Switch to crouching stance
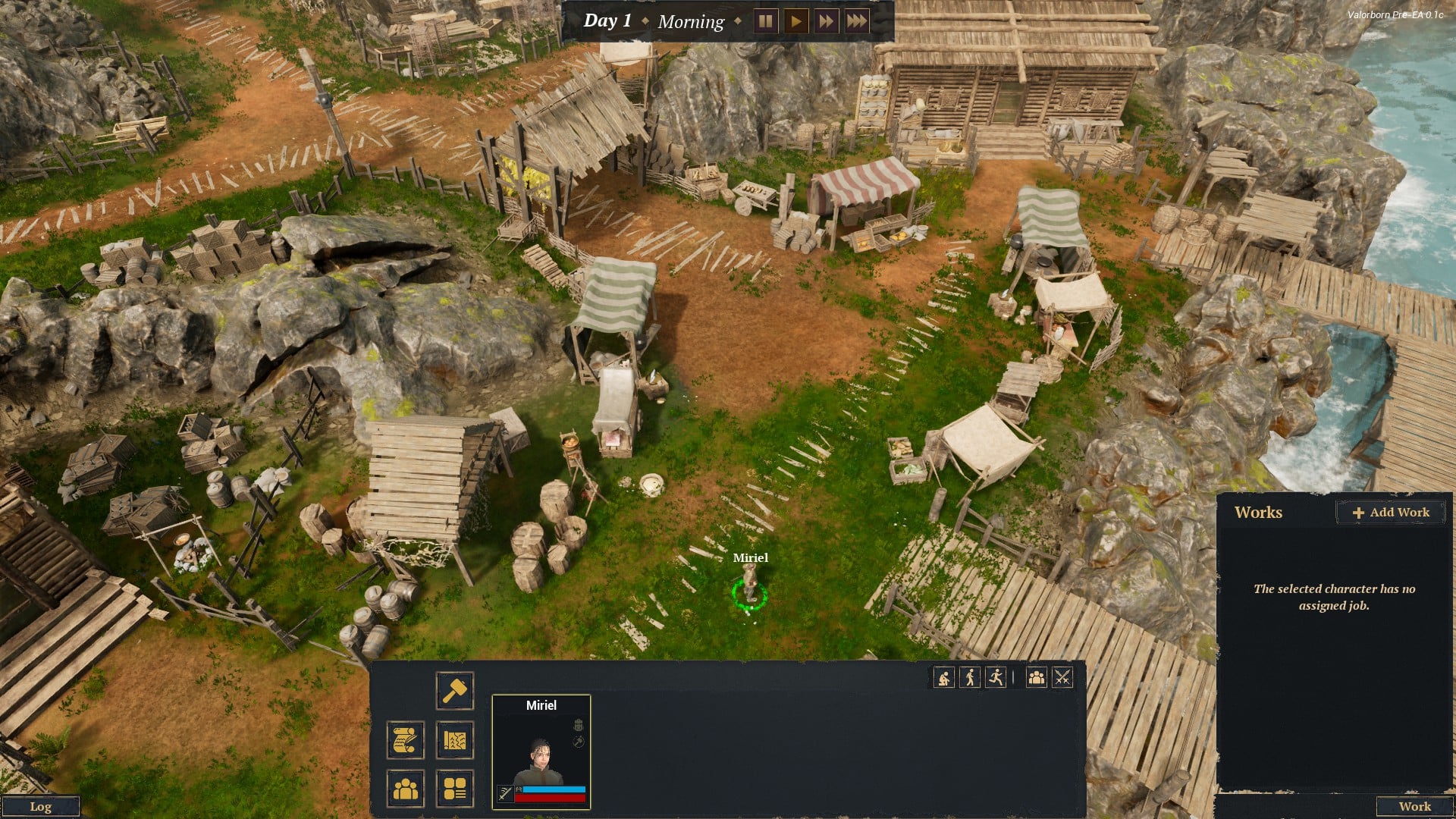 point(944,677)
